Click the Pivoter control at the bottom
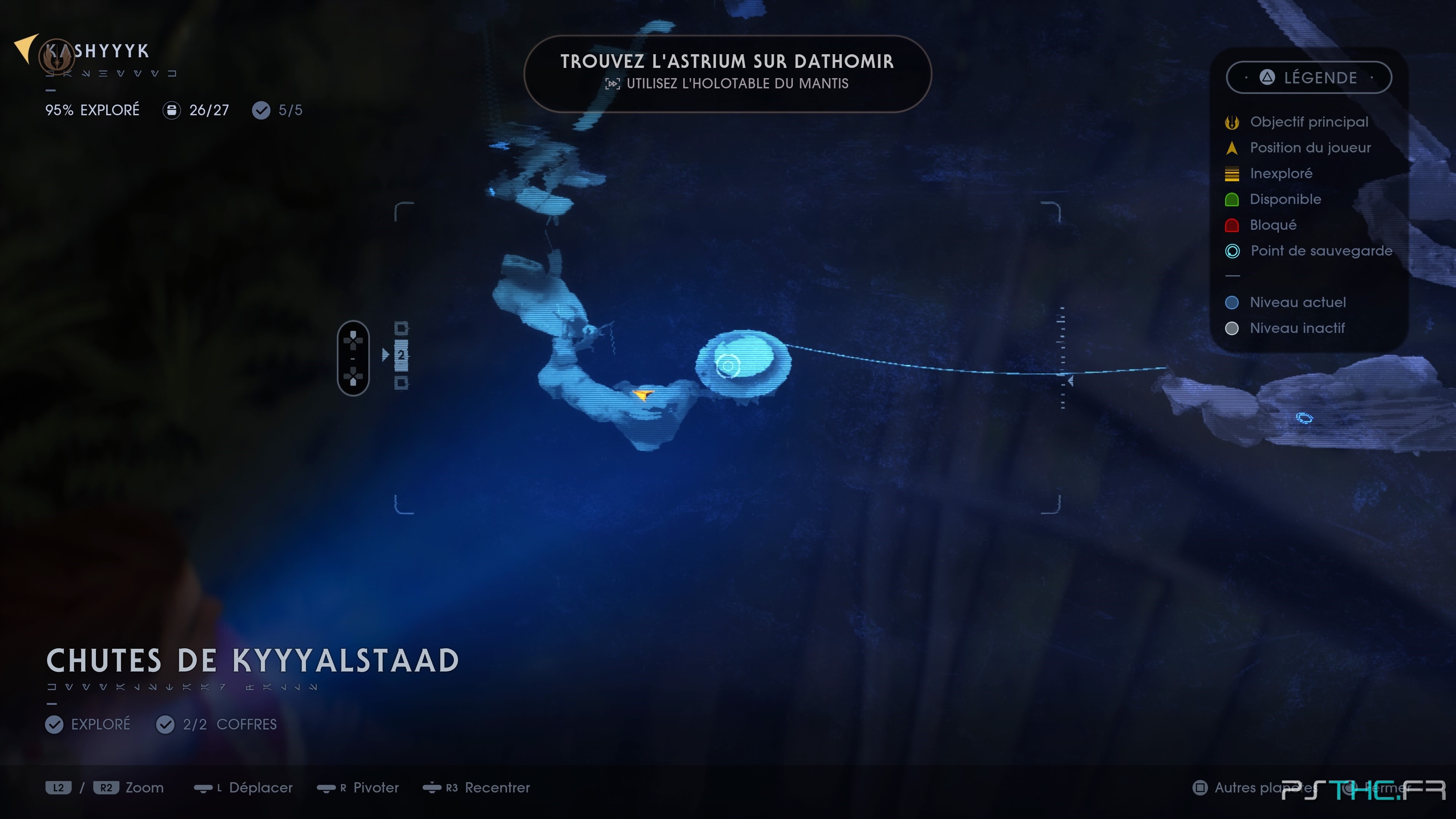Screen dimensions: 1456x819 coord(358,788)
